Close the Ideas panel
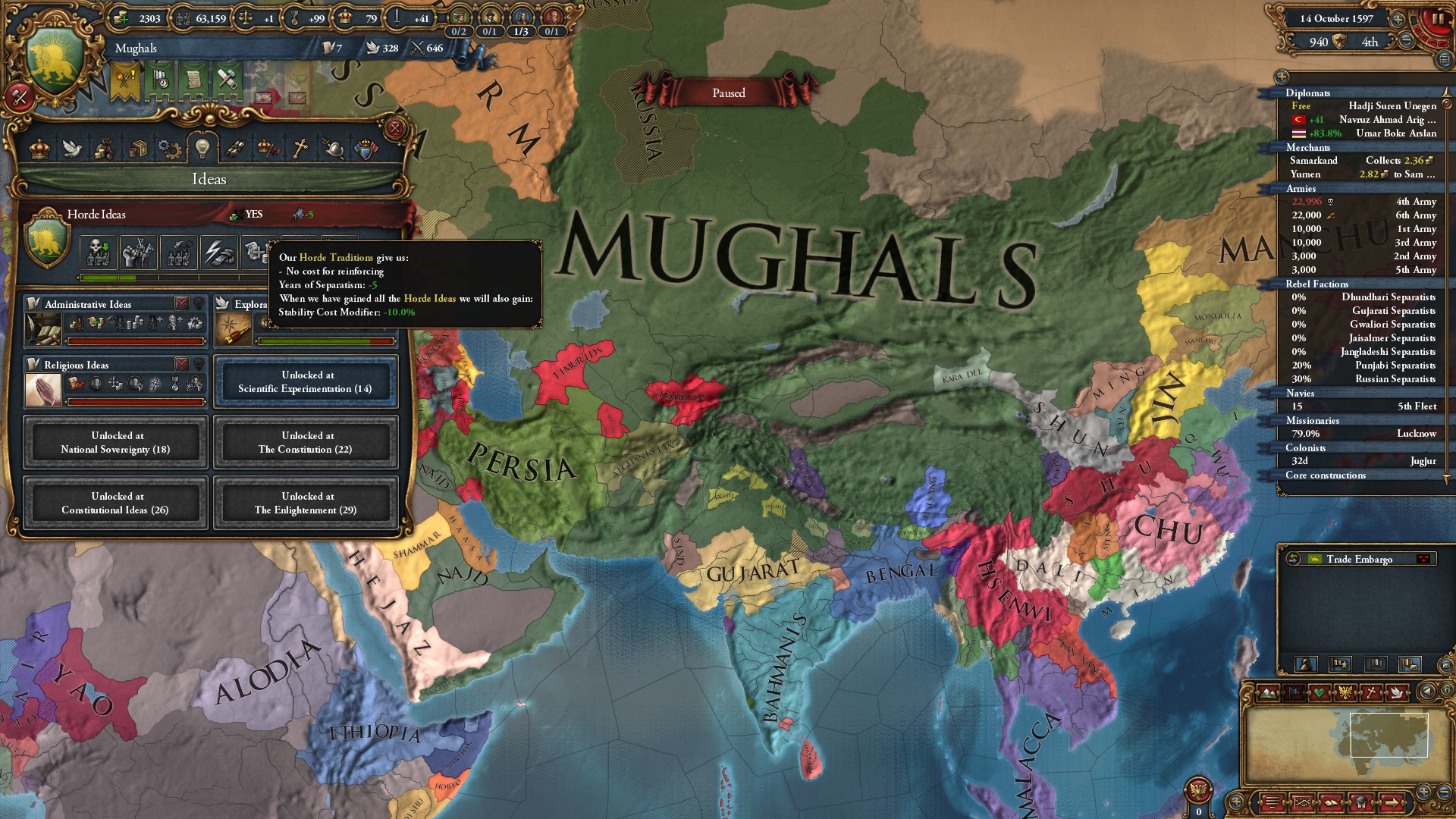Viewport: 1456px width, 819px height. pyautogui.click(x=394, y=128)
